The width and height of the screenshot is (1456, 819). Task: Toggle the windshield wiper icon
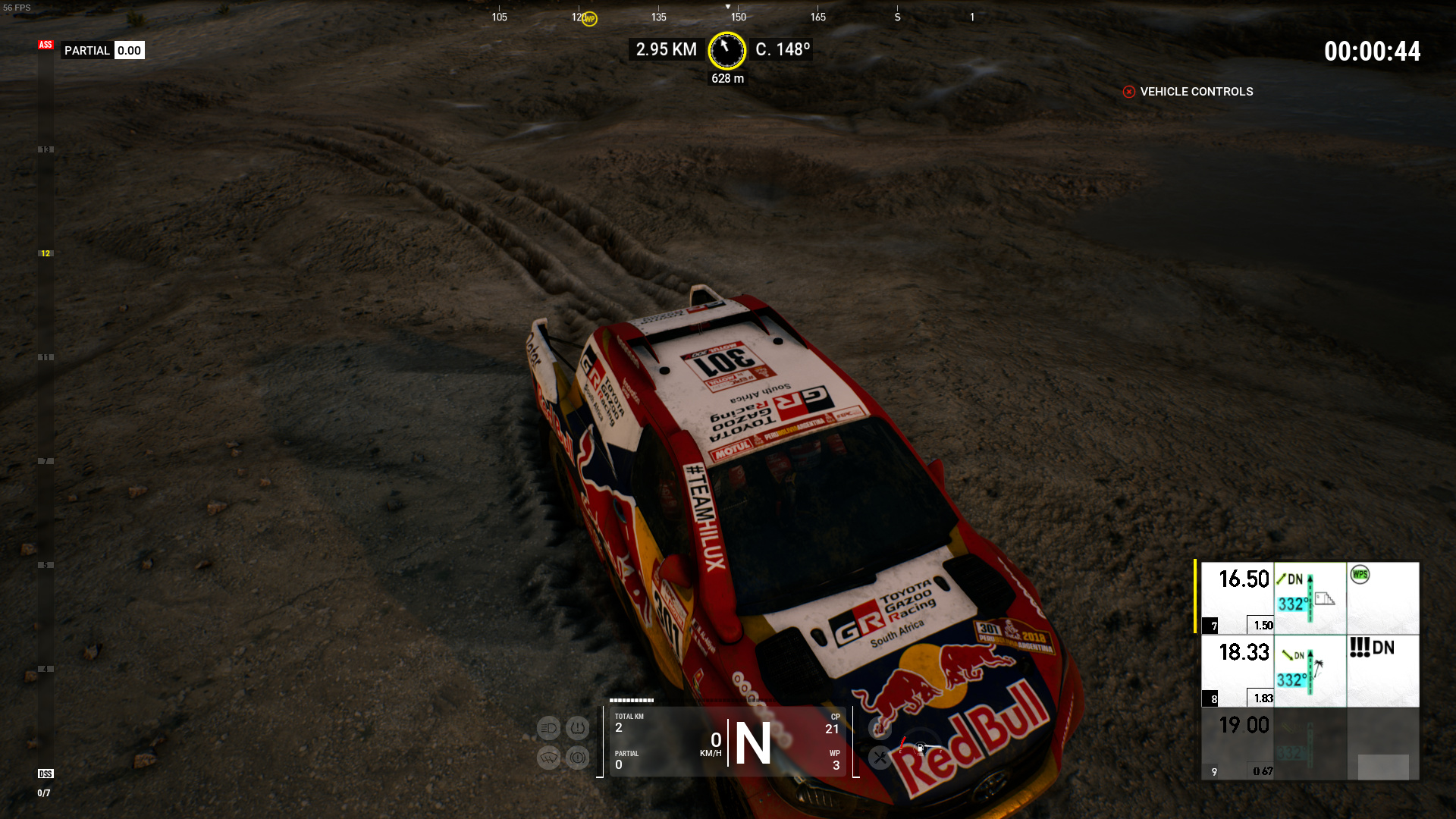548,757
